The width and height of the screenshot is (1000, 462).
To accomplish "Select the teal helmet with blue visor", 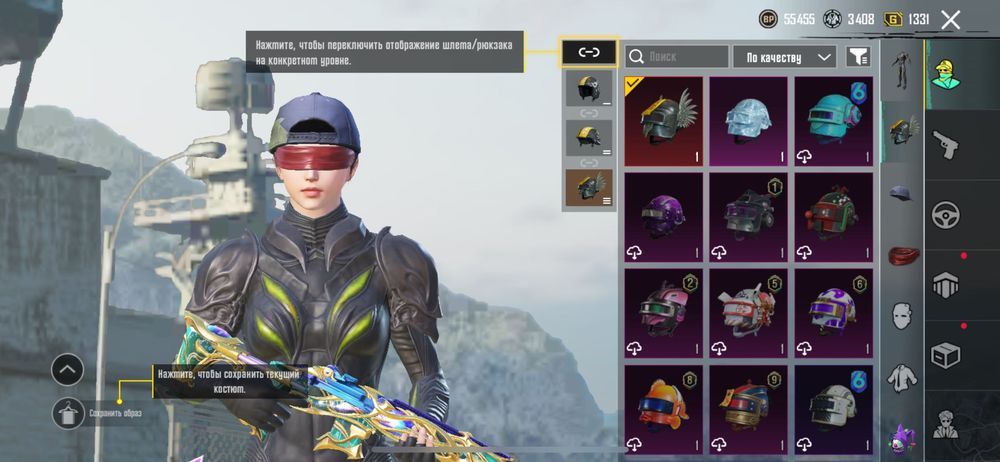I will point(834,121).
